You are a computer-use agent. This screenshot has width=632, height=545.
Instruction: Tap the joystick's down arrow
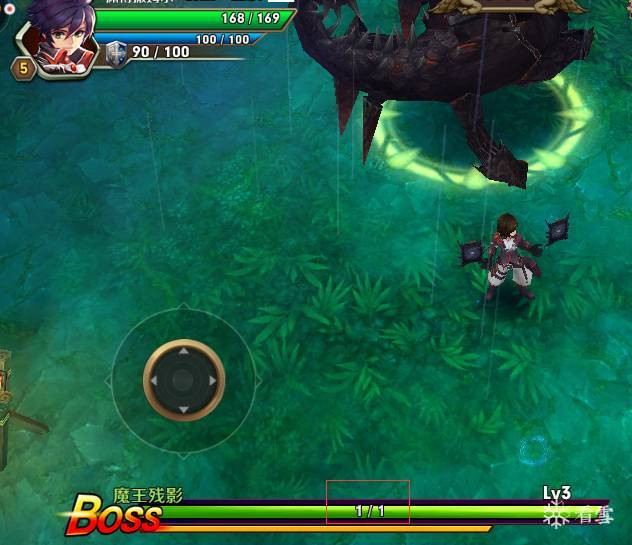click(183, 408)
